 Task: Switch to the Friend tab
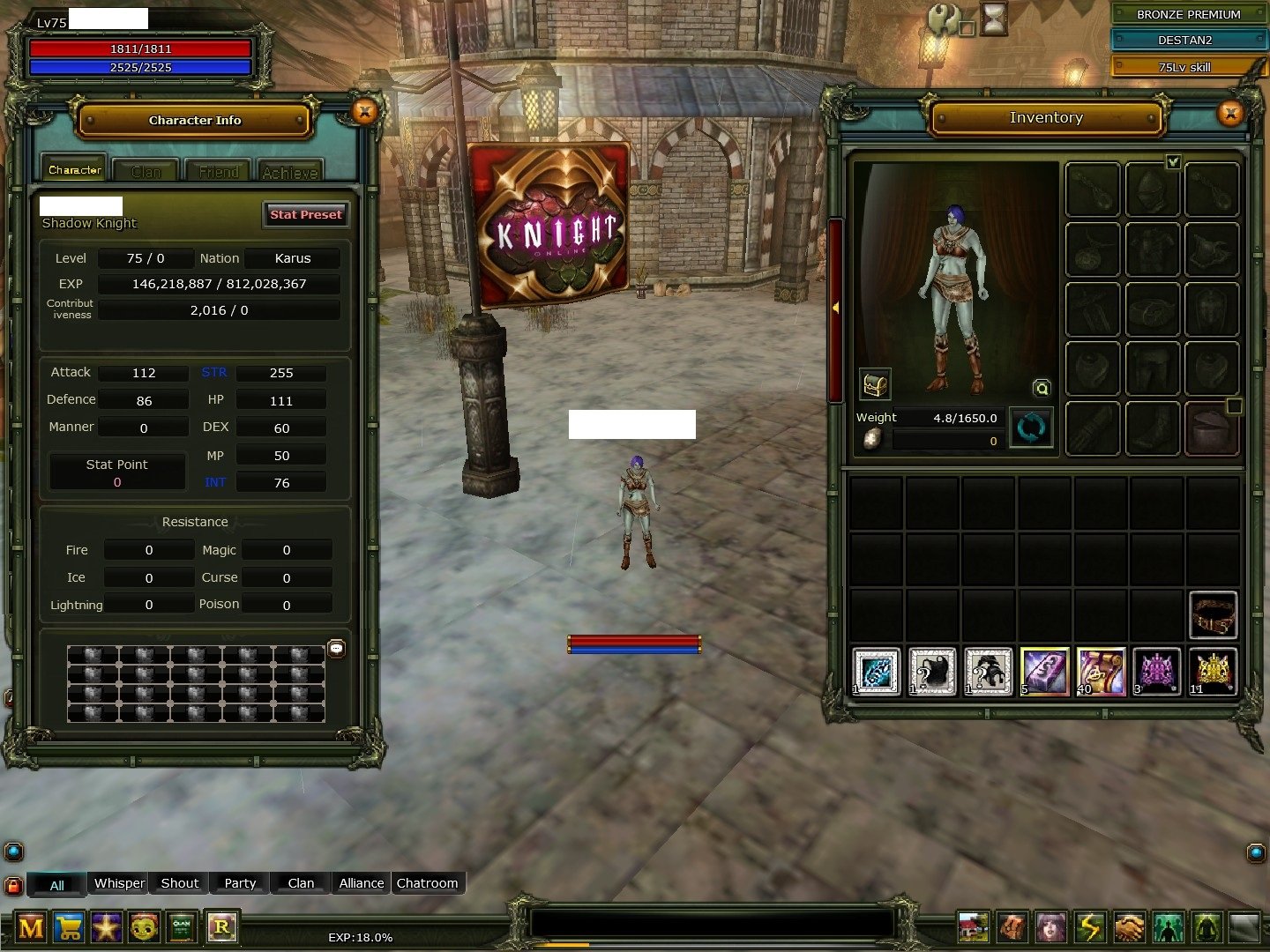click(x=218, y=171)
